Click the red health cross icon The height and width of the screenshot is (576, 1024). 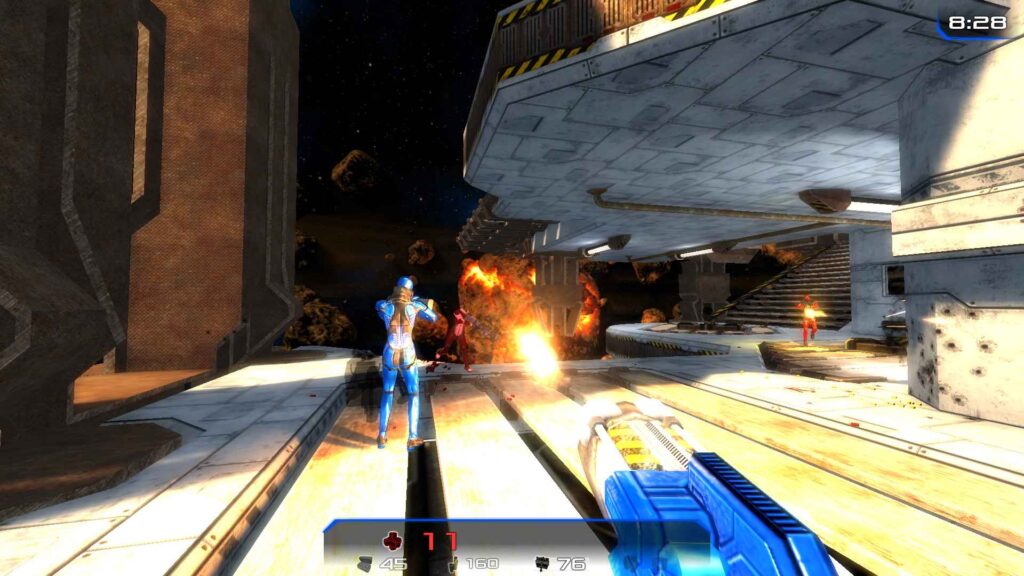392,541
